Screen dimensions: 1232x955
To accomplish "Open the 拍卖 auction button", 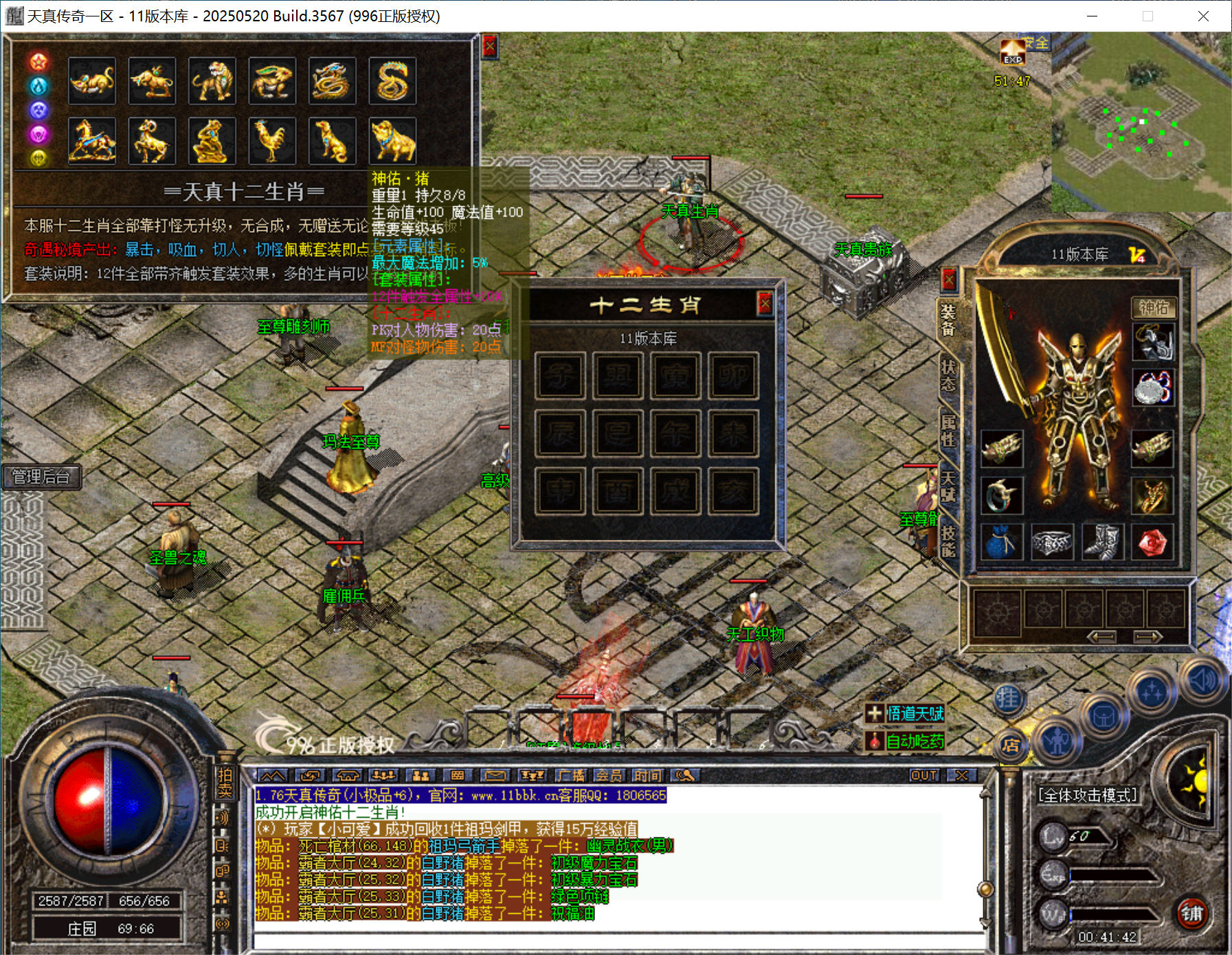I will [x=225, y=783].
